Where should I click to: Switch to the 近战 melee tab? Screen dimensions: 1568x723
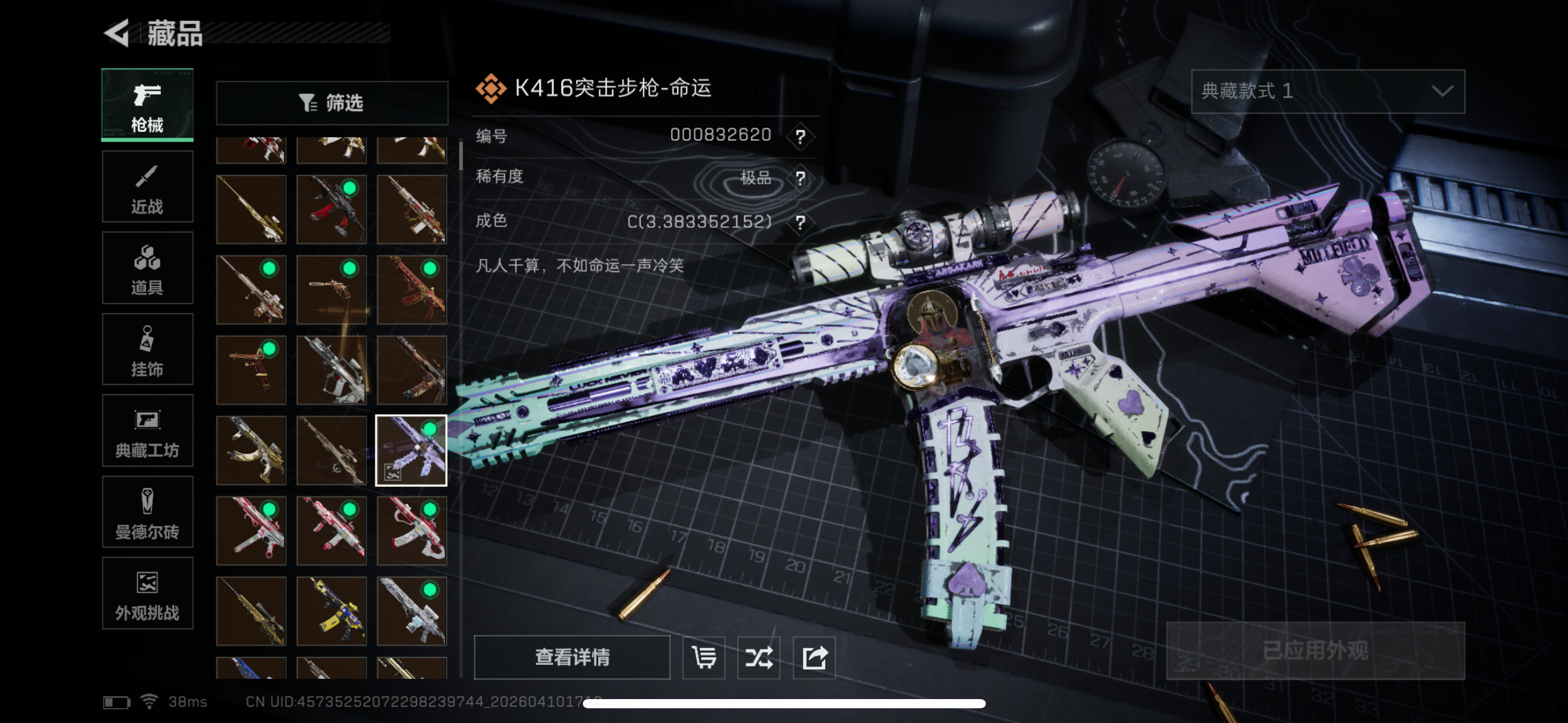point(147,187)
